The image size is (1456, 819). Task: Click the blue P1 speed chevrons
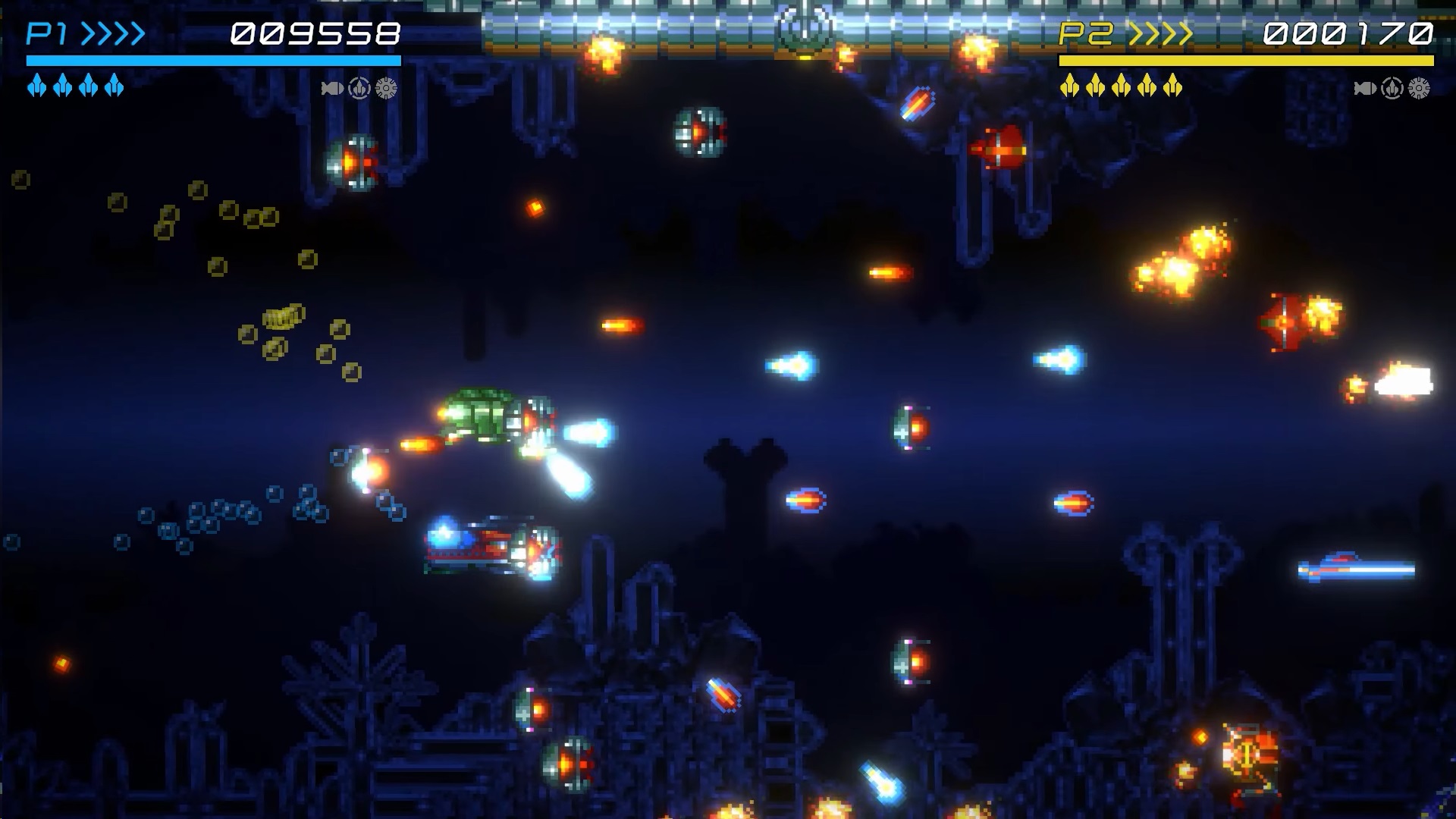pyautogui.click(x=112, y=34)
